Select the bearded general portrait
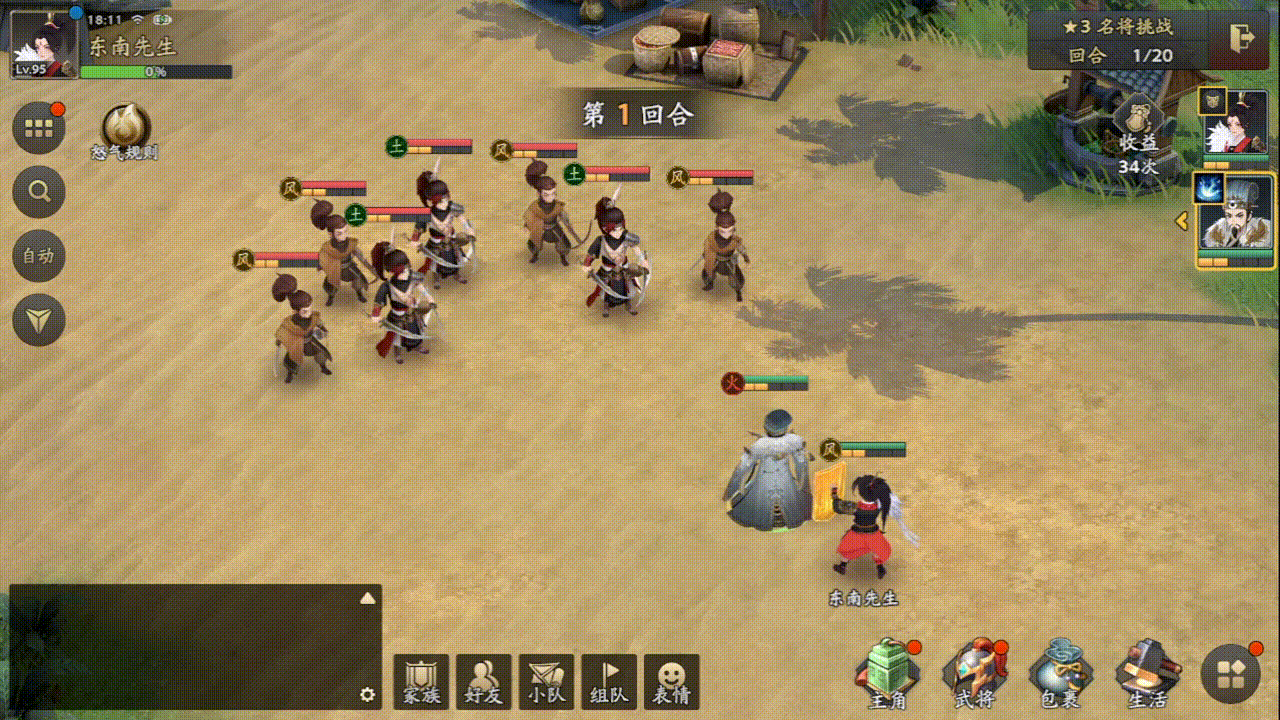Image resolution: width=1280 pixels, height=720 pixels. tap(1235, 222)
